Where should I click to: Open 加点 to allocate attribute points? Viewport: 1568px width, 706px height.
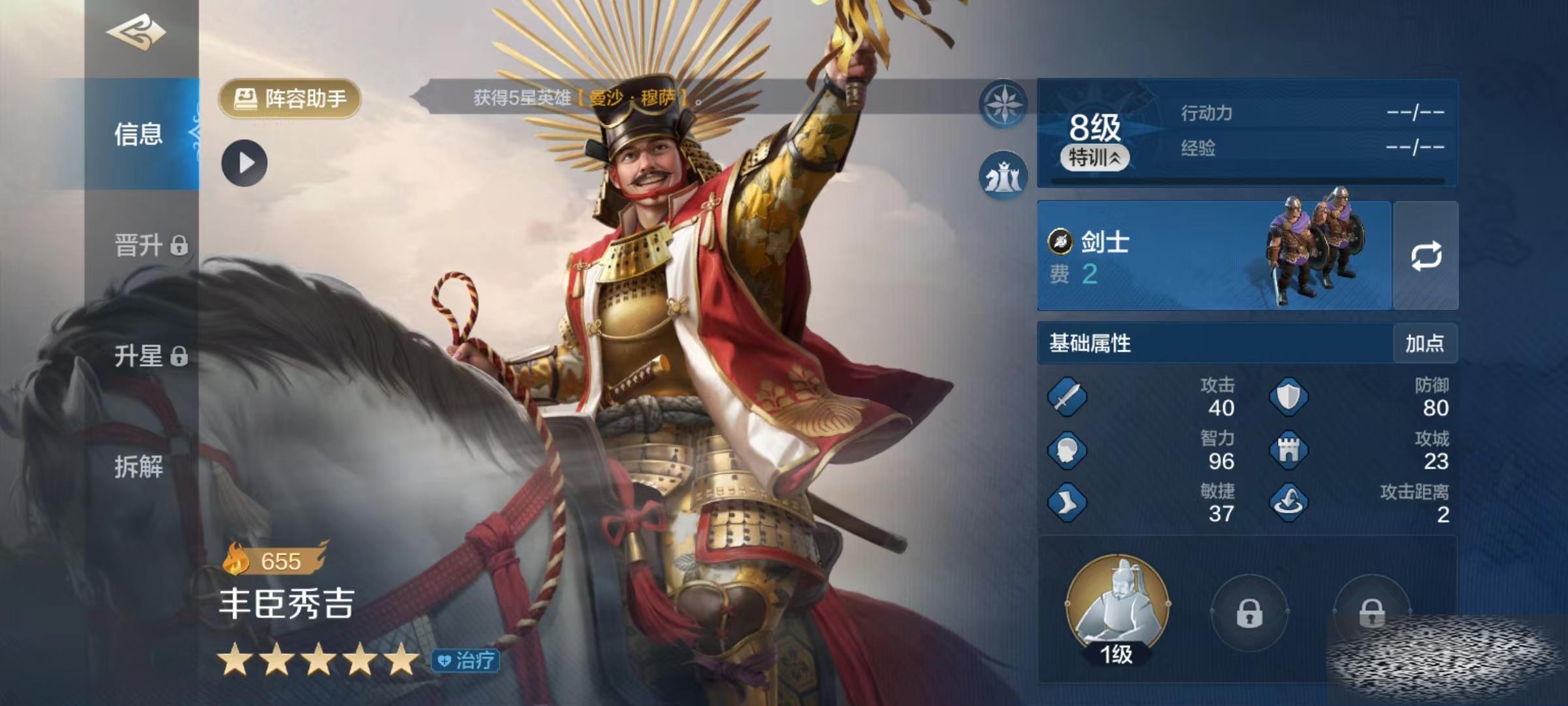pyautogui.click(x=1424, y=343)
